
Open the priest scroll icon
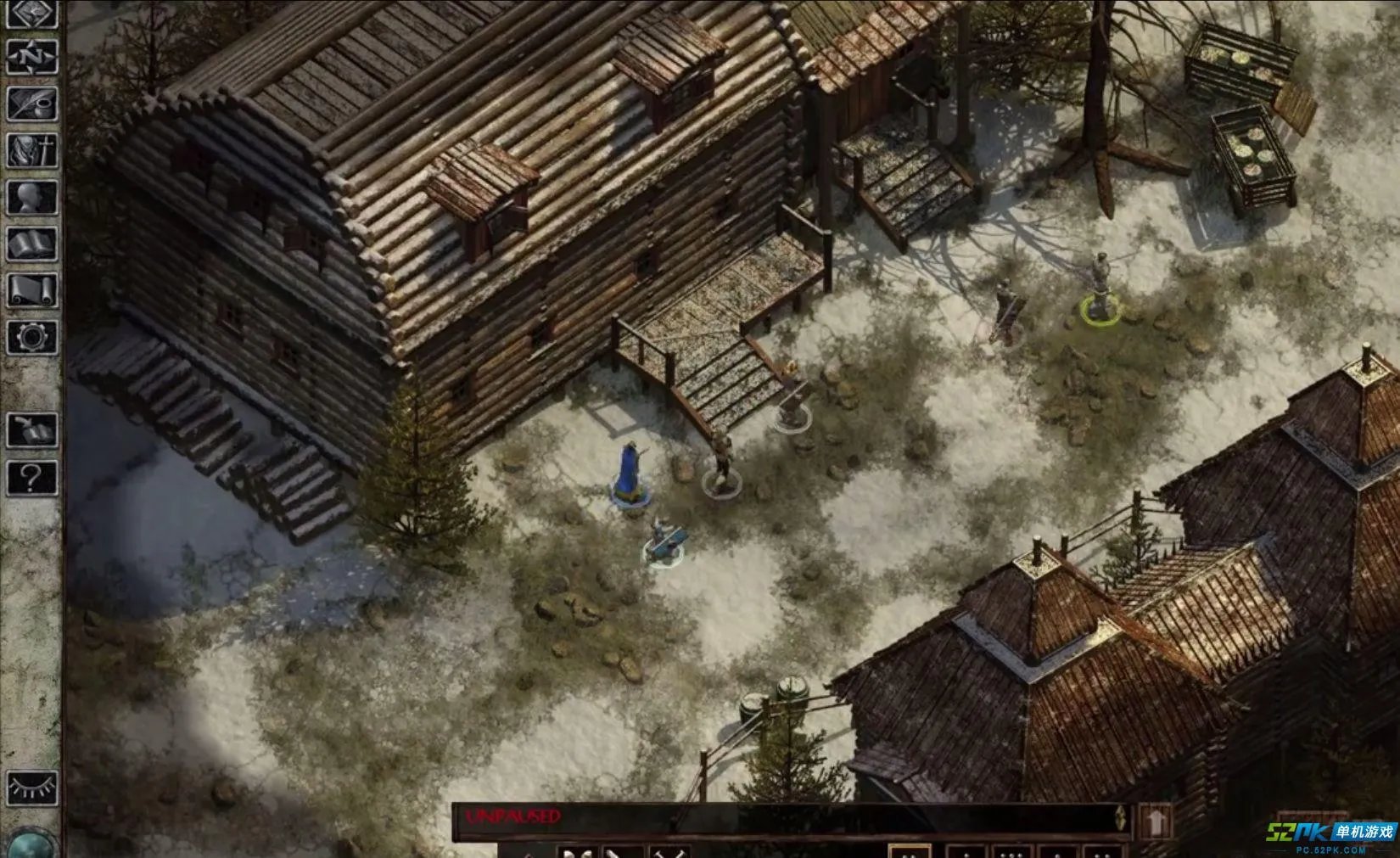[32, 291]
